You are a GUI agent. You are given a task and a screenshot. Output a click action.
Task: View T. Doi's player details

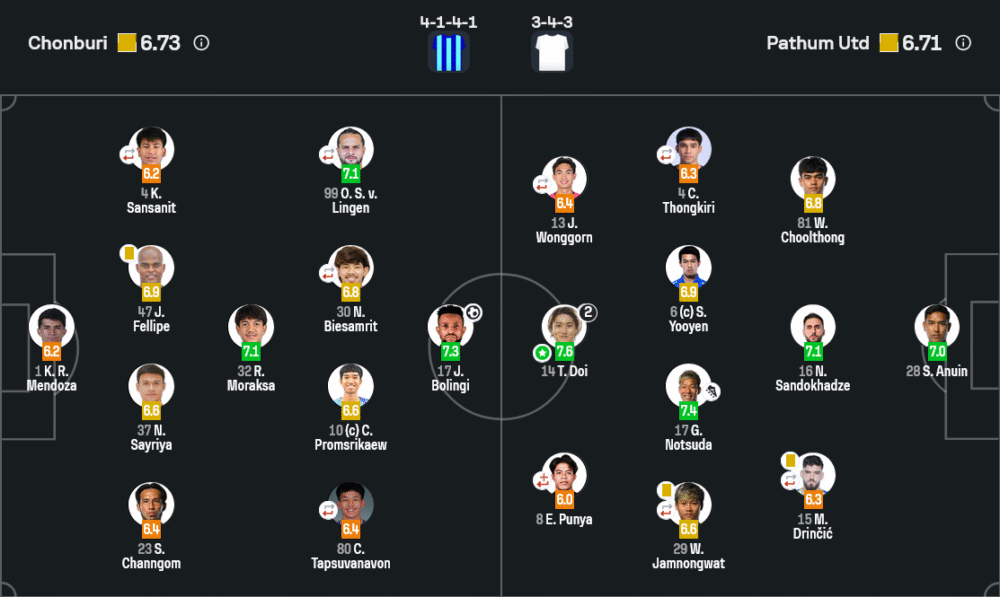(564, 327)
